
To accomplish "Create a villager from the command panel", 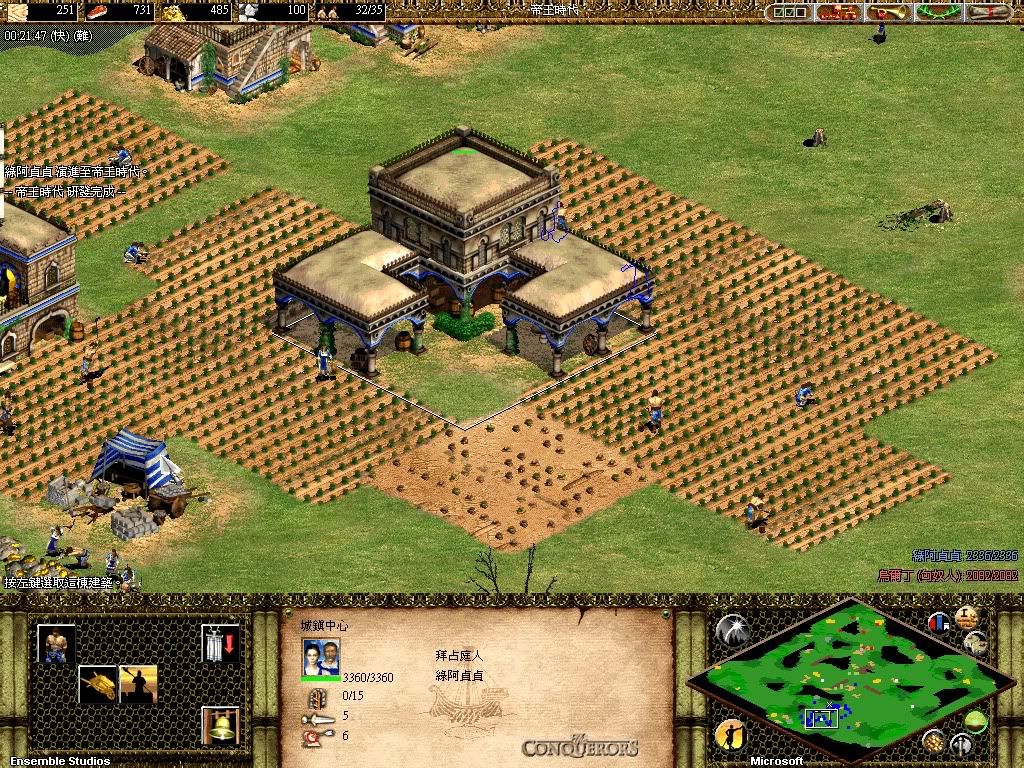I will [x=56, y=643].
